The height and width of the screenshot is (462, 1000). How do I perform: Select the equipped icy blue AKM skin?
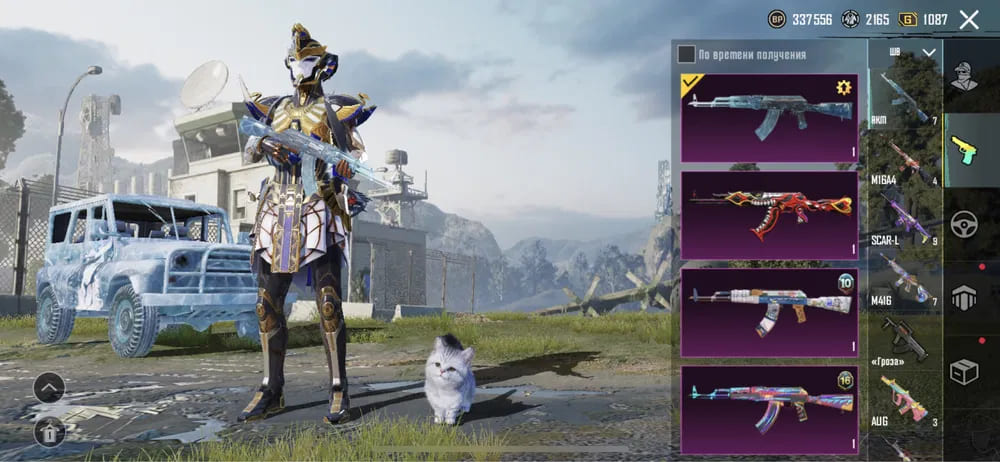(768, 117)
